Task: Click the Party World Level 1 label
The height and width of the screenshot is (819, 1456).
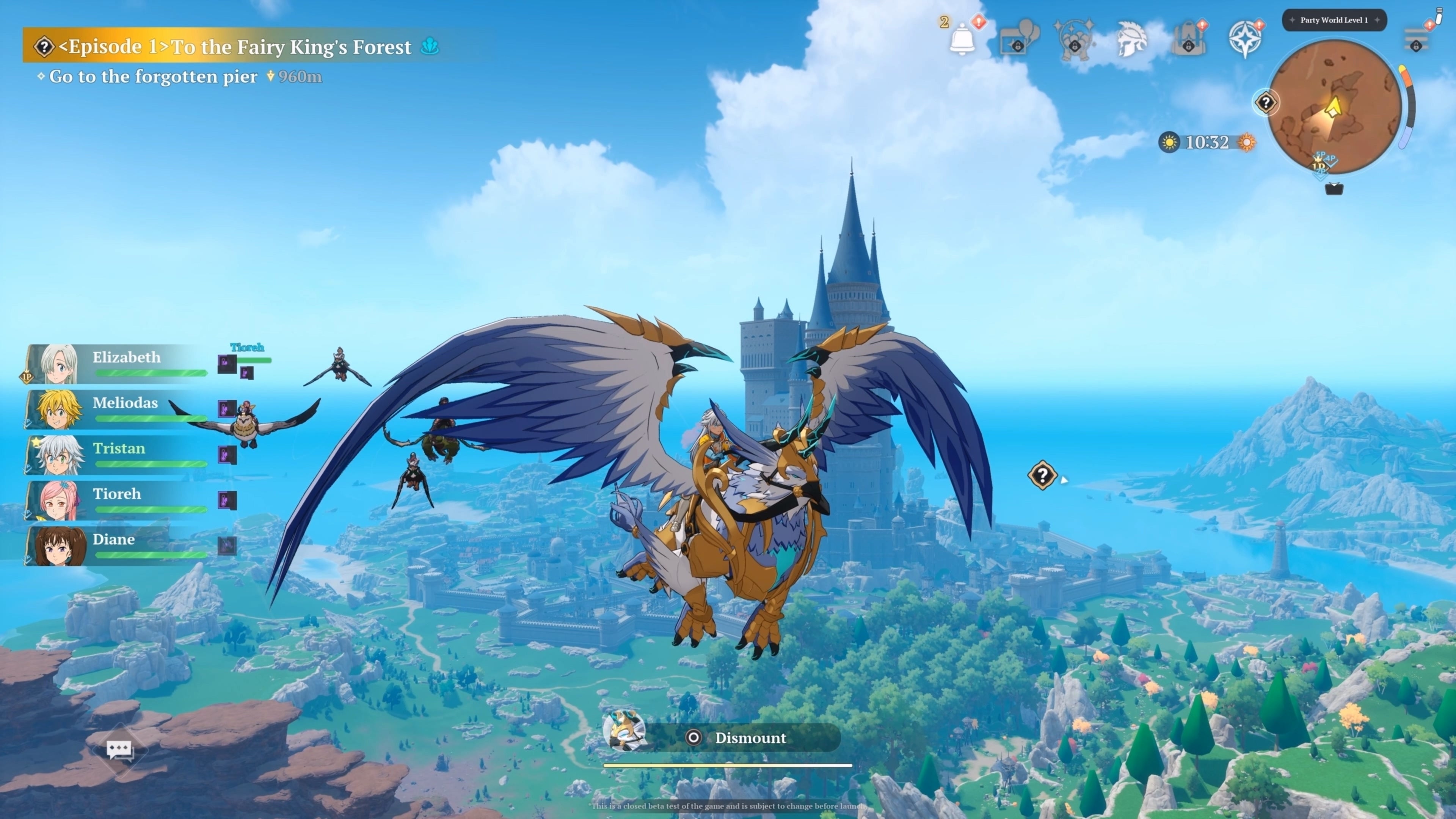Action: pyautogui.click(x=1334, y=20)
